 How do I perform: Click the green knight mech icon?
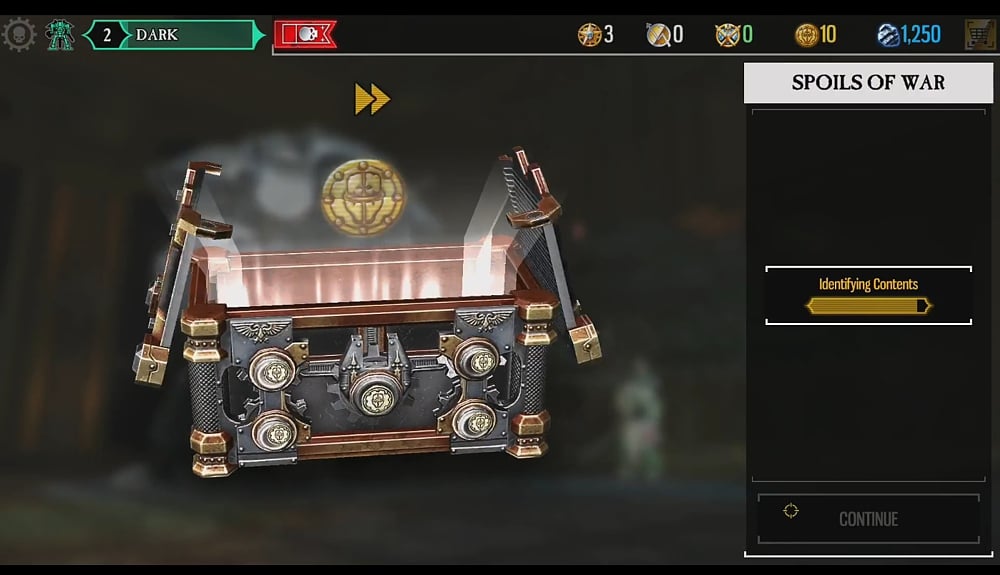[60, 35]
